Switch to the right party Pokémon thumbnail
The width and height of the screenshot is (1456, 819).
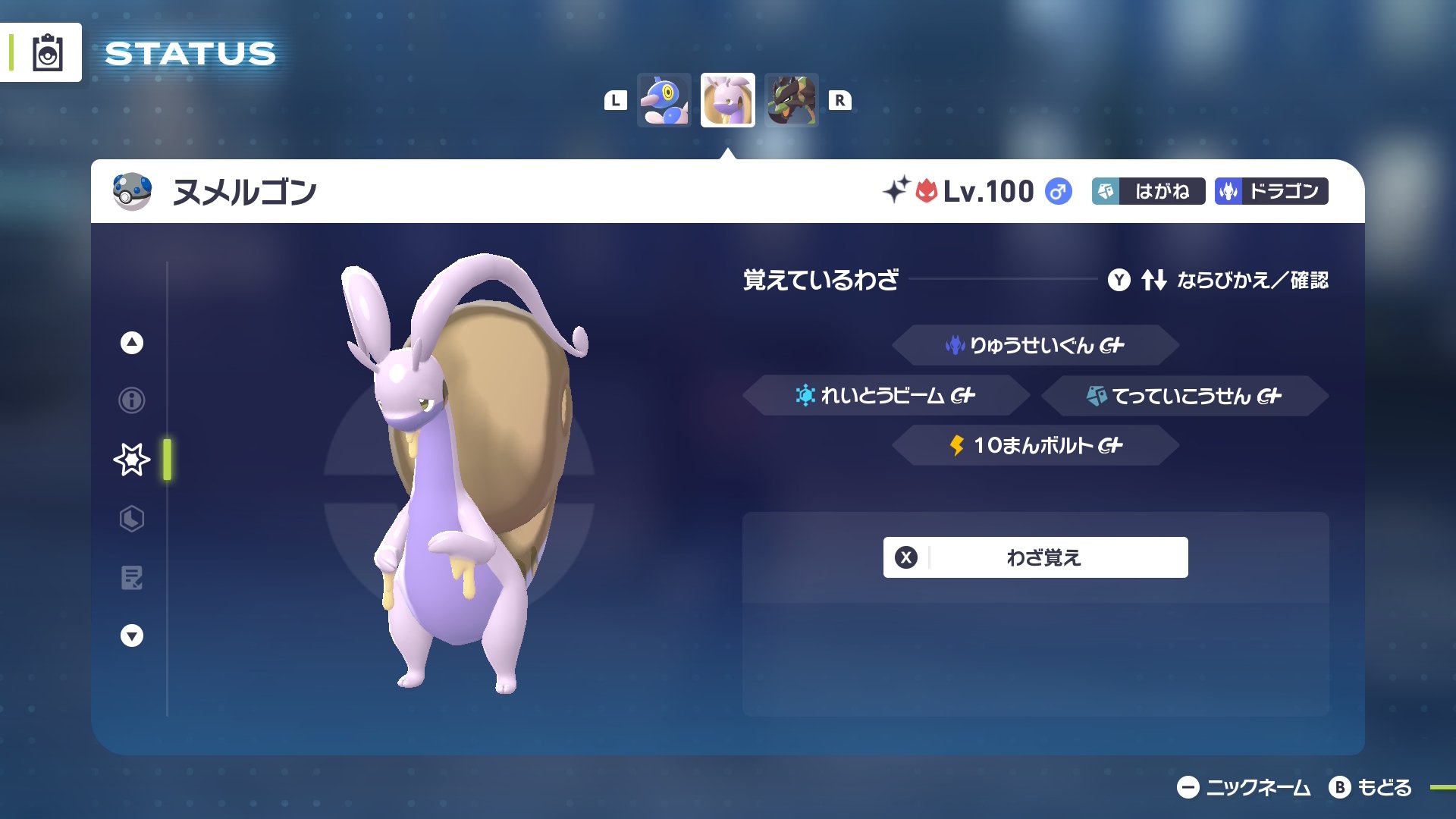(791, 101)
